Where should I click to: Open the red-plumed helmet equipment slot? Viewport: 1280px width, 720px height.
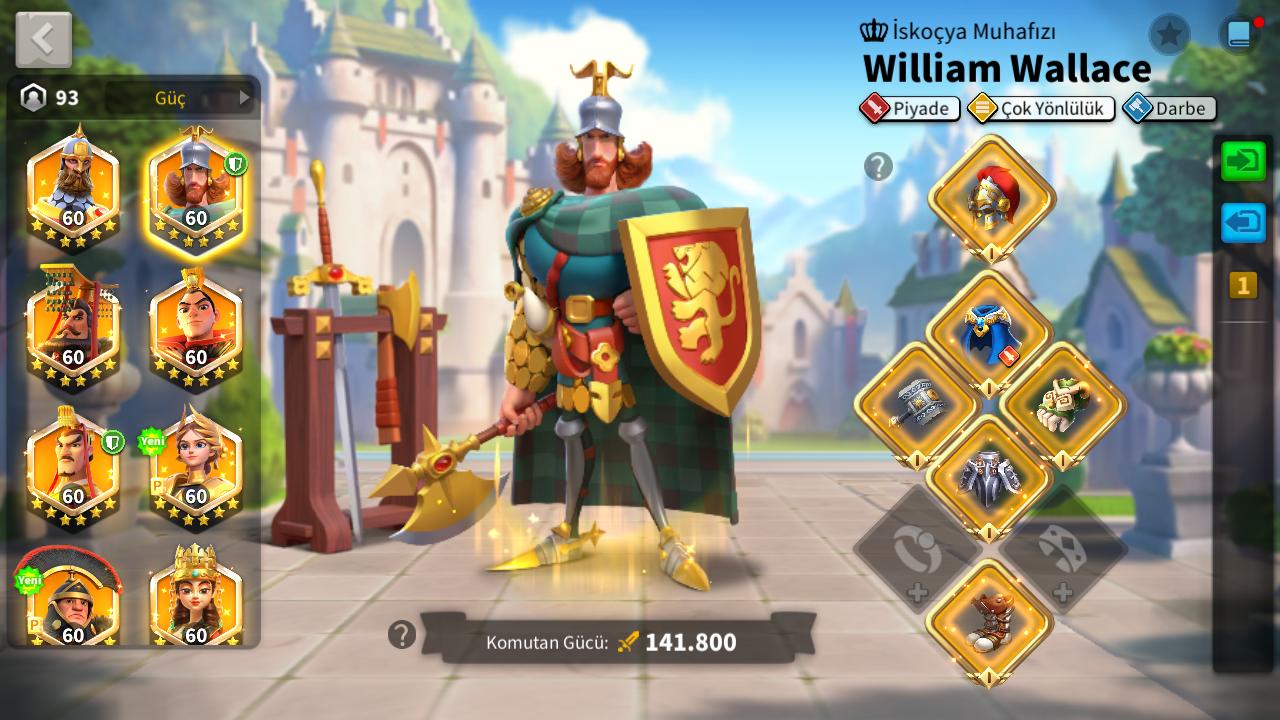[x=991, y=198]
